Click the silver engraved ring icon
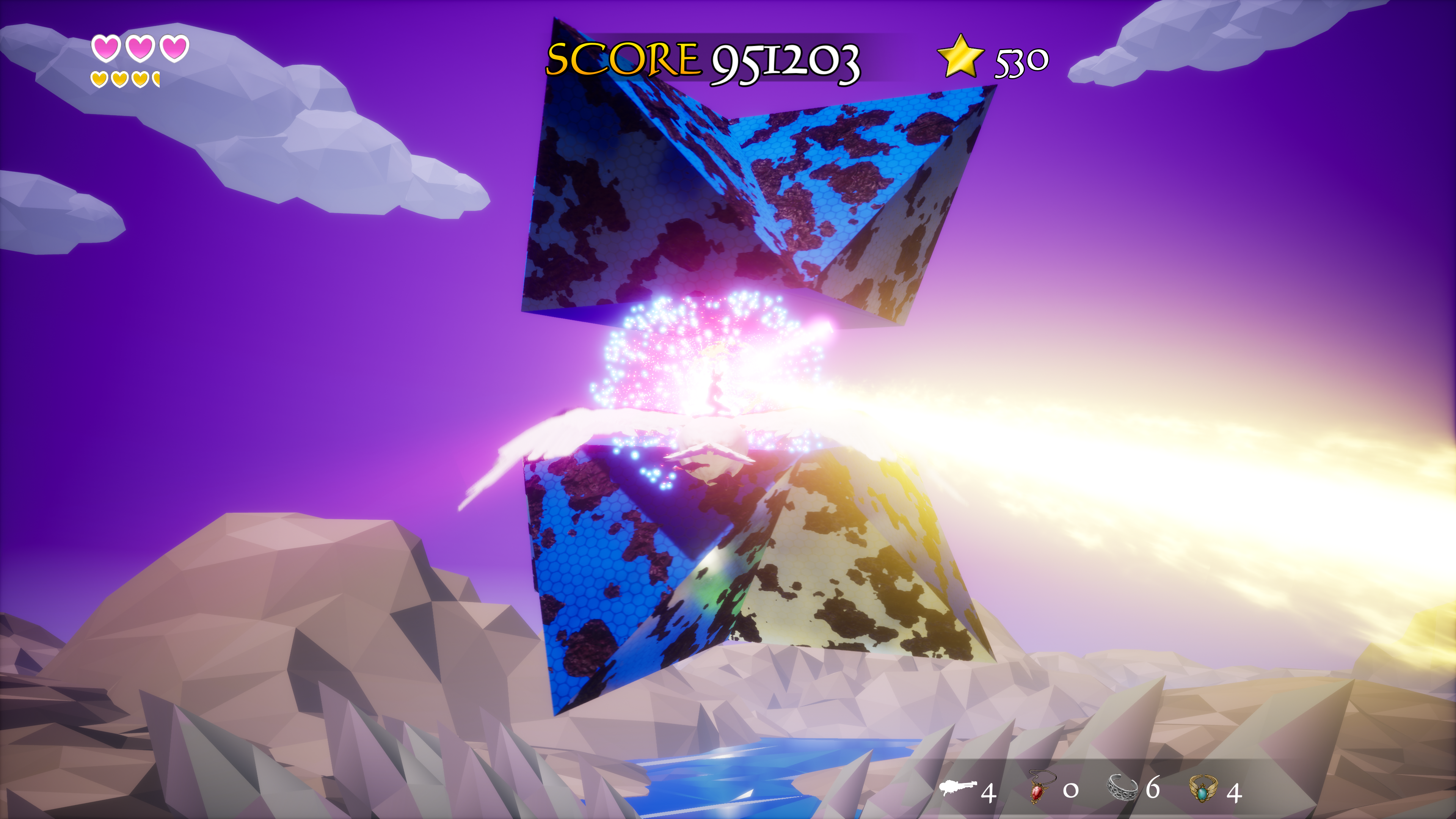 coord(1122,788)
